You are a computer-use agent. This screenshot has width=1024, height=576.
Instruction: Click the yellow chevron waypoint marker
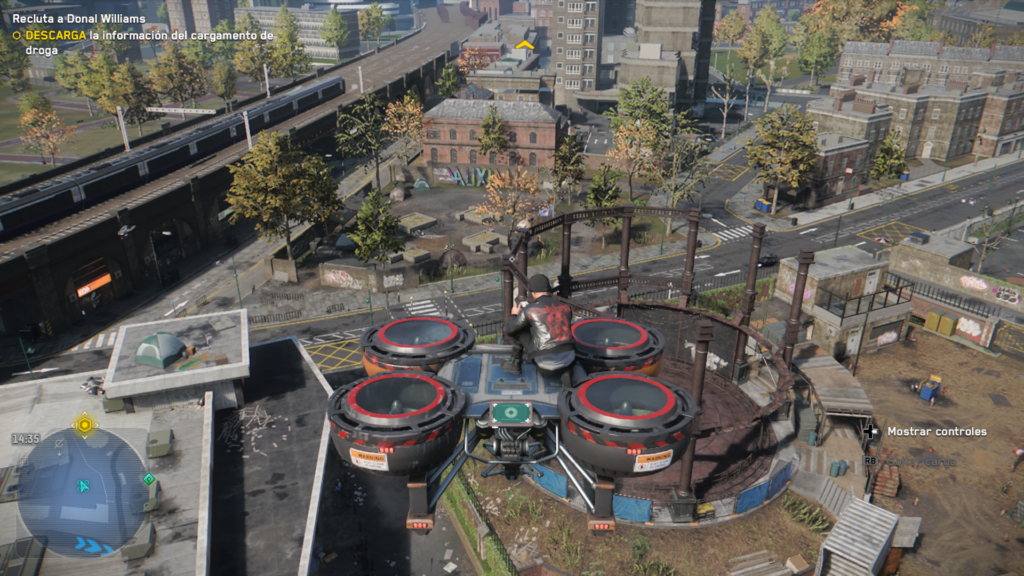tap(524, 45)
